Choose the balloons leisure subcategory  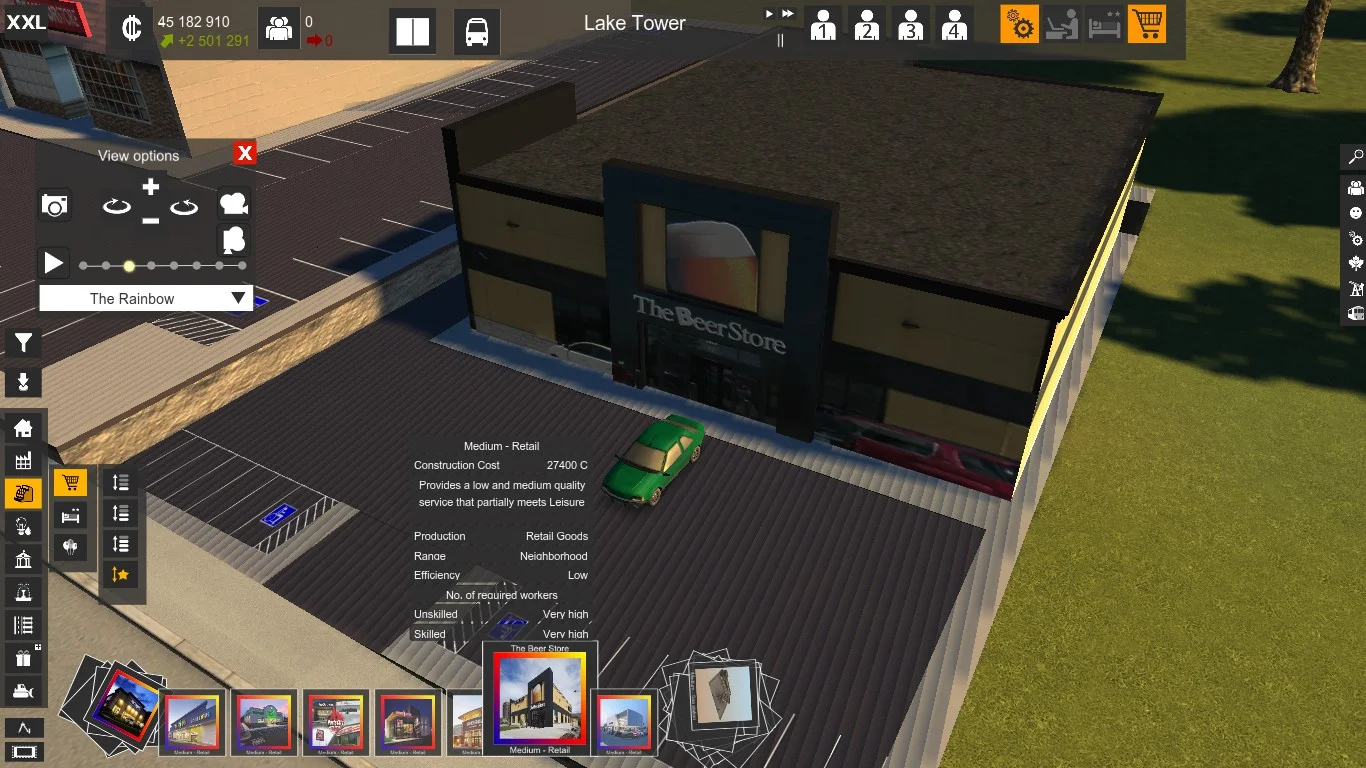point(70,547)
